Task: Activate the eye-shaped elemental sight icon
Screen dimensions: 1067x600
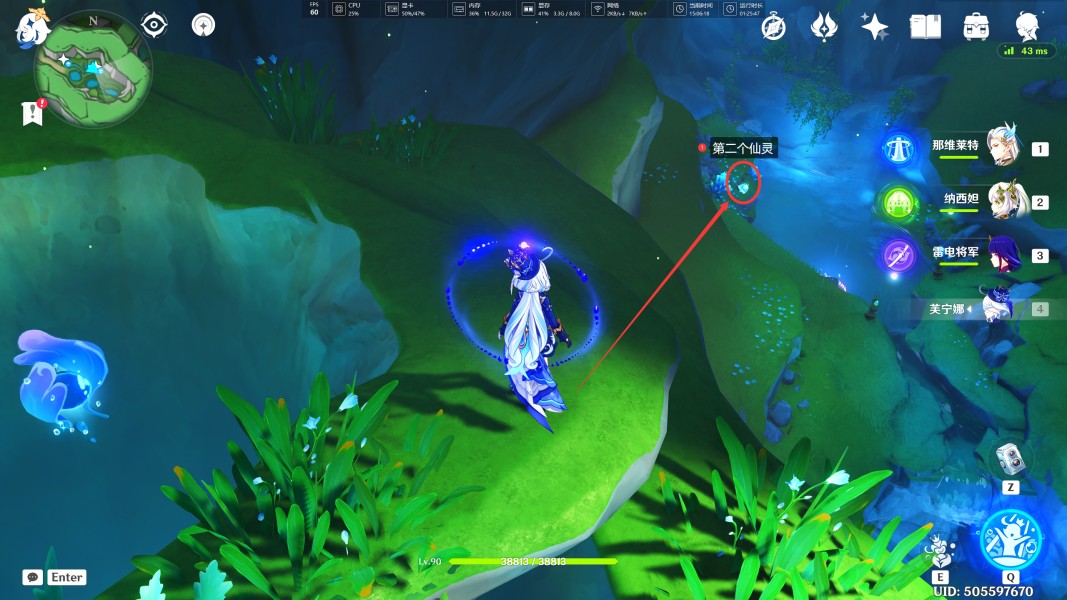Action: (154, 24)
